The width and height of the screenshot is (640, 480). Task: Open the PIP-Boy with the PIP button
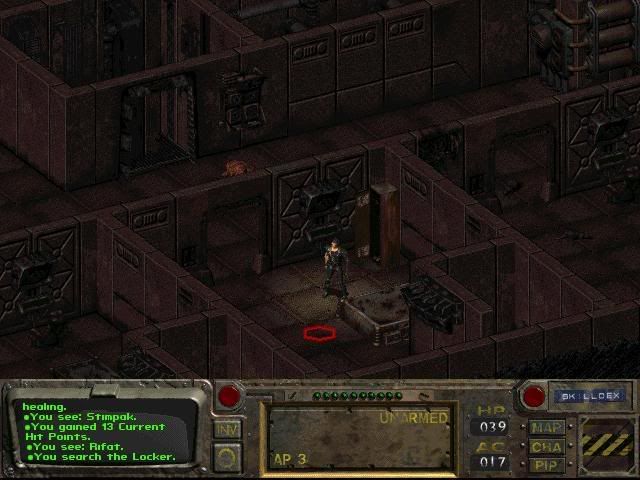(546, 464)
